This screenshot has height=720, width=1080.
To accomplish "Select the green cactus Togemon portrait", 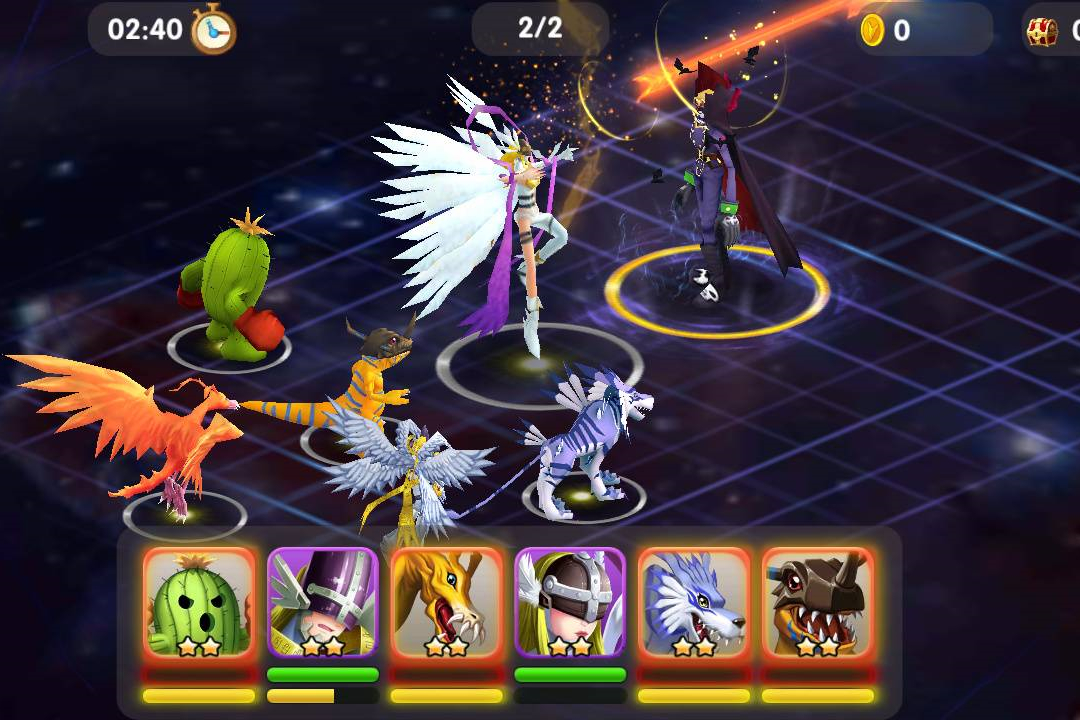I will pyautogui.click(x=199, y=603).
